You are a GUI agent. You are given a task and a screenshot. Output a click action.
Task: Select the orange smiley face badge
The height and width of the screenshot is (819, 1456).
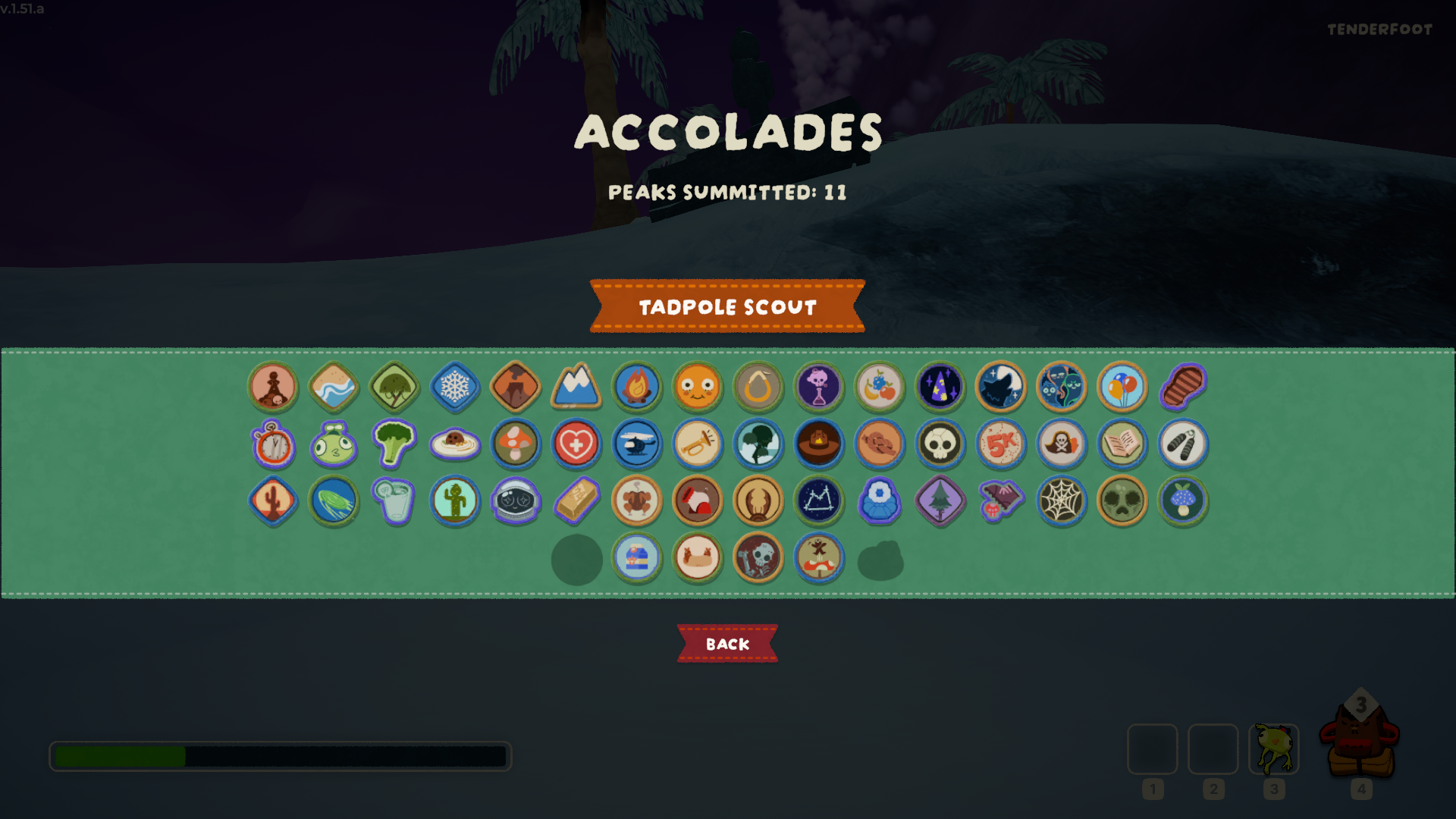(x=698, y=387)
